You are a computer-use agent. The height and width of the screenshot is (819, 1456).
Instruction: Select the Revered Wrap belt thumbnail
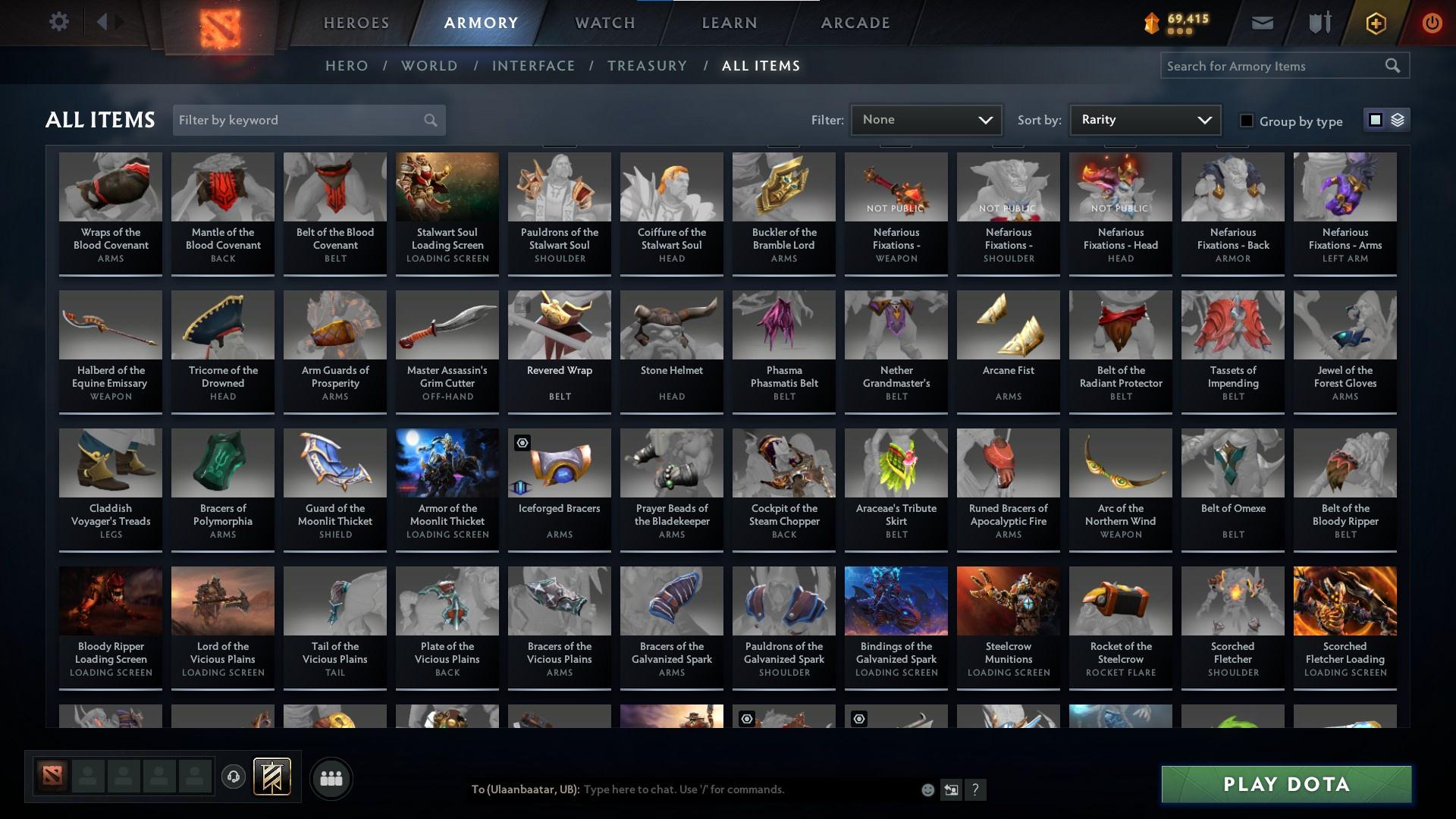tap(559, 325)
